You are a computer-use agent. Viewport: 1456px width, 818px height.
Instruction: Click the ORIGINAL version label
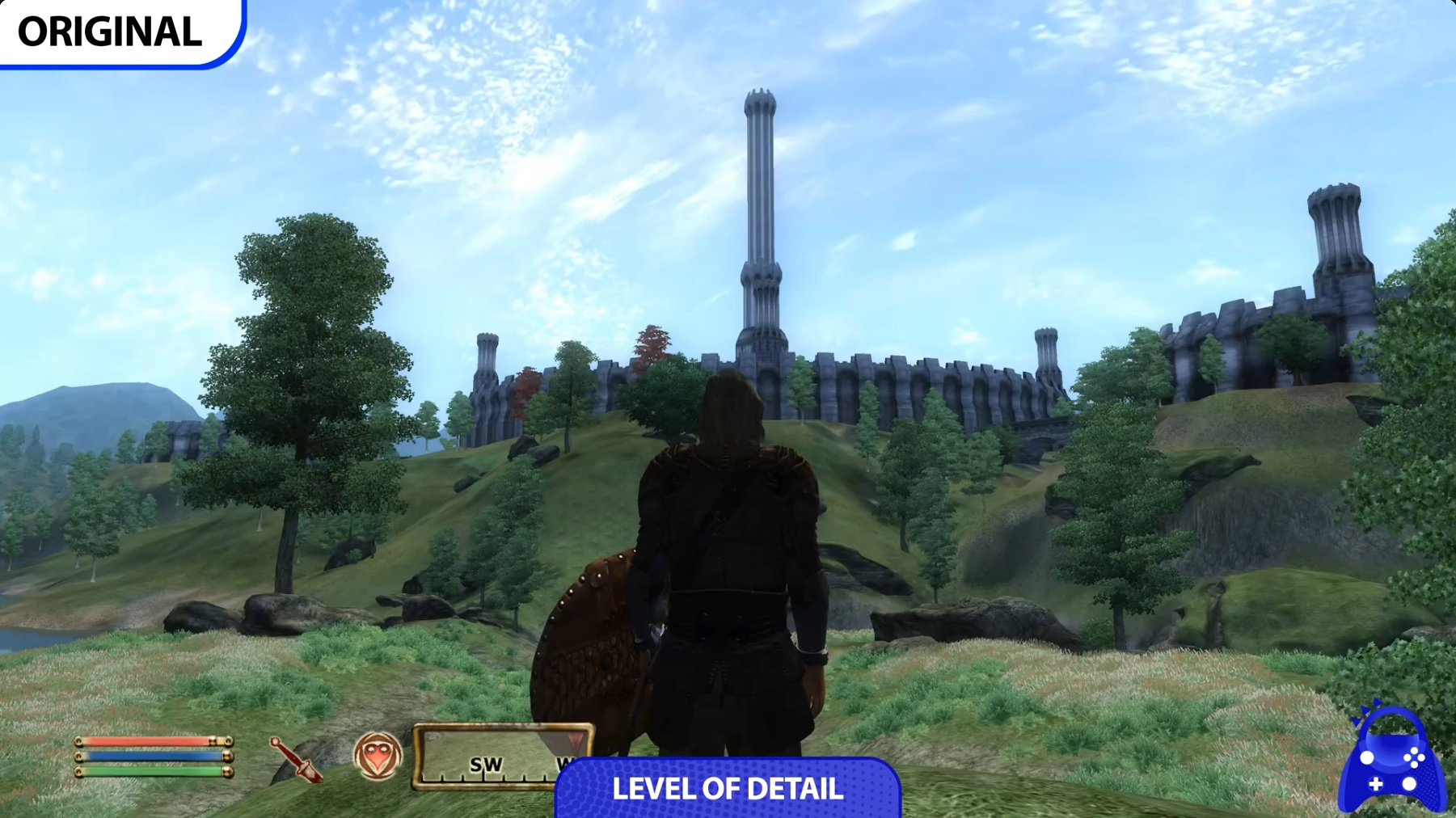111,32
